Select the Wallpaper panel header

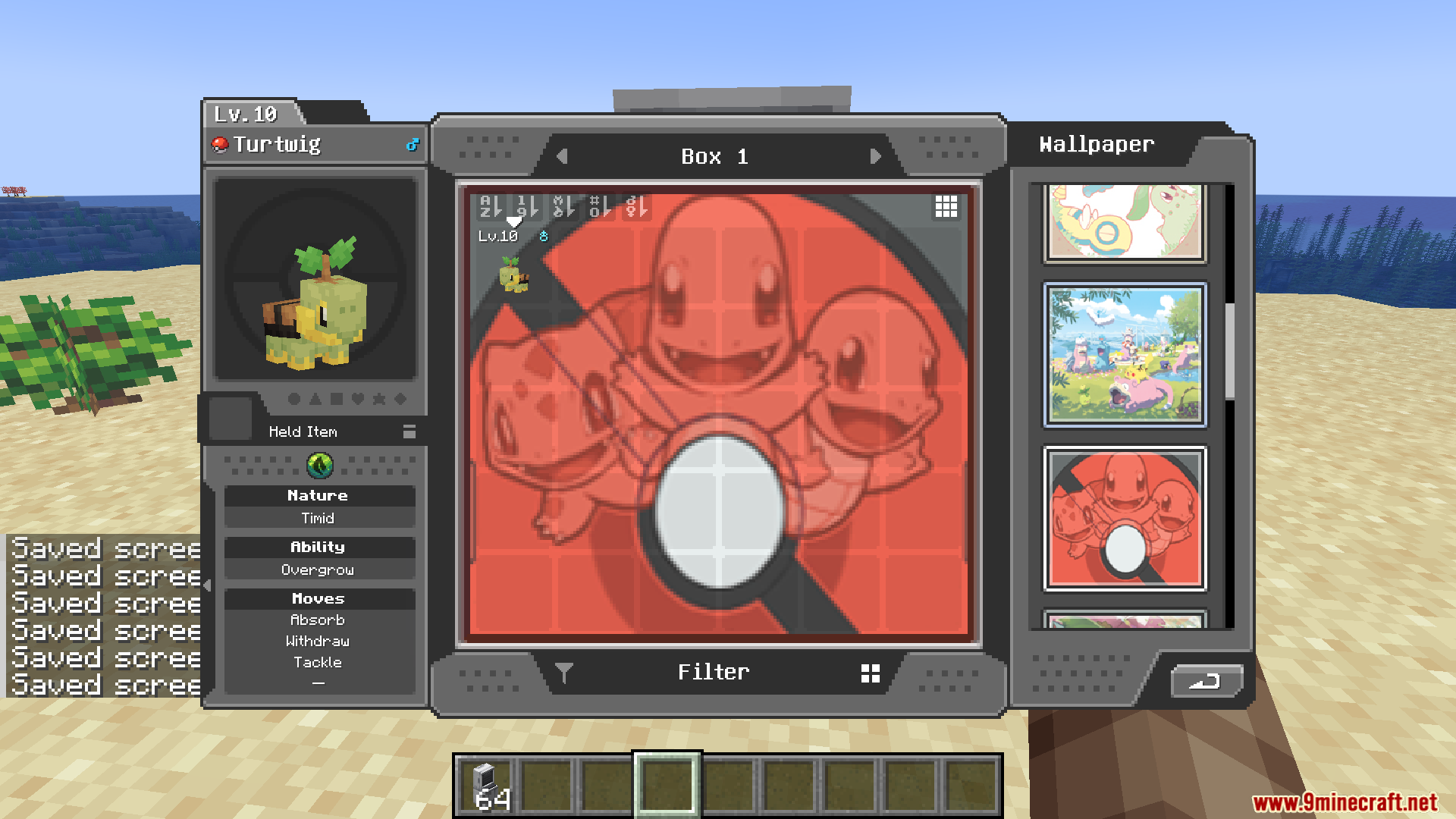[x=1097, y=144]
